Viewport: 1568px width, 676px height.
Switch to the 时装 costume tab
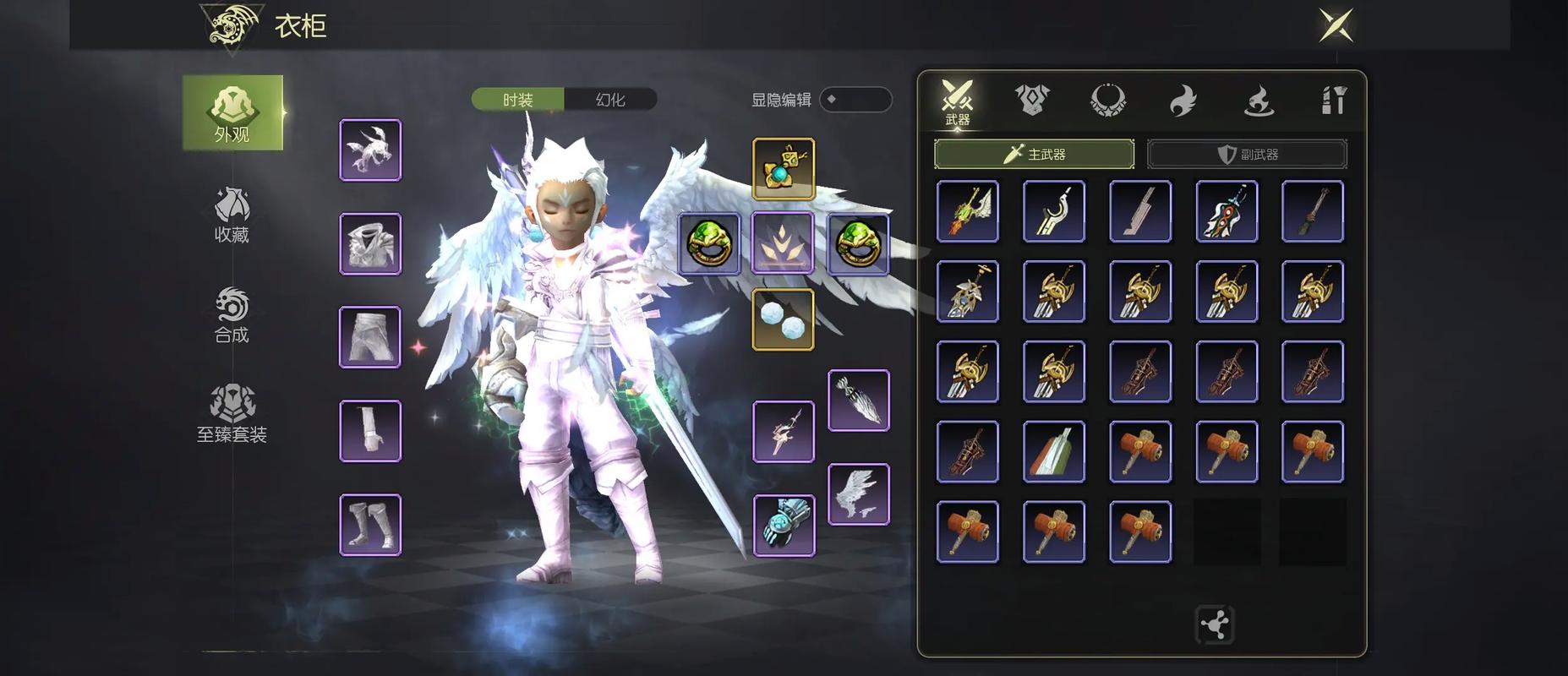[x=518, y=100]
